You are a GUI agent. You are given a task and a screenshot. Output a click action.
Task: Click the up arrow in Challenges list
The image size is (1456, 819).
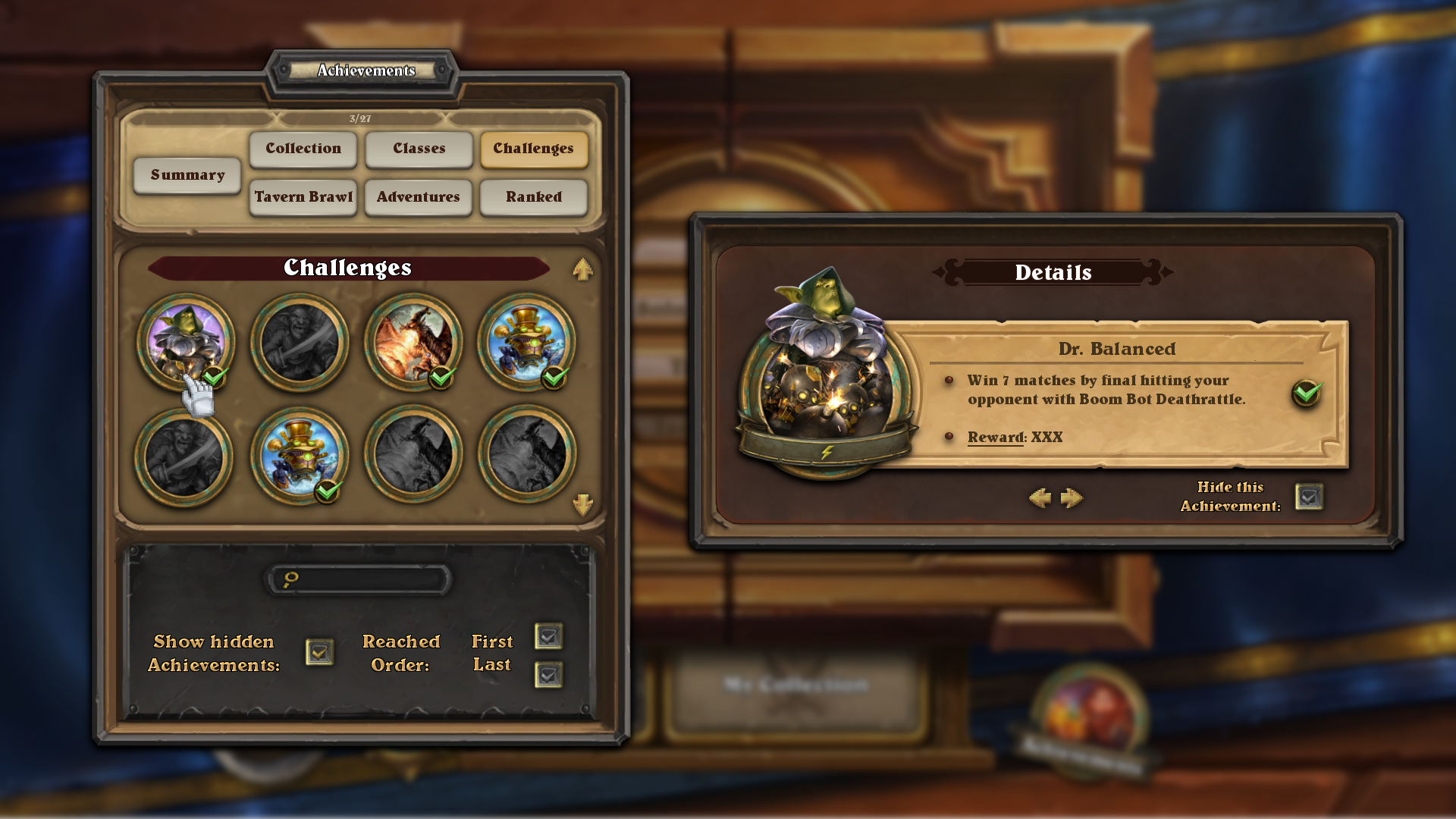(582, 269)
